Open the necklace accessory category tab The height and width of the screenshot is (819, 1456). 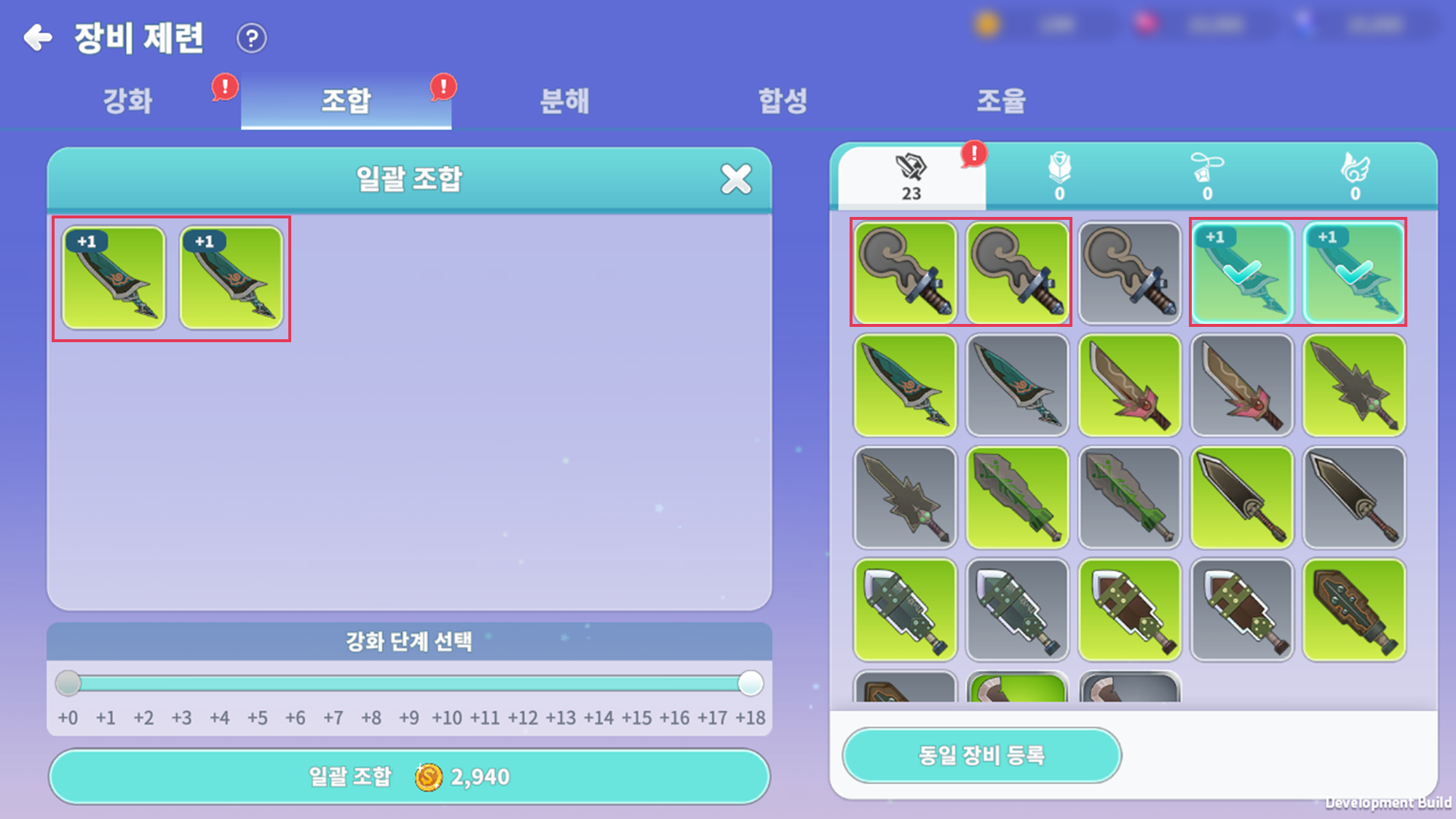1207,177
